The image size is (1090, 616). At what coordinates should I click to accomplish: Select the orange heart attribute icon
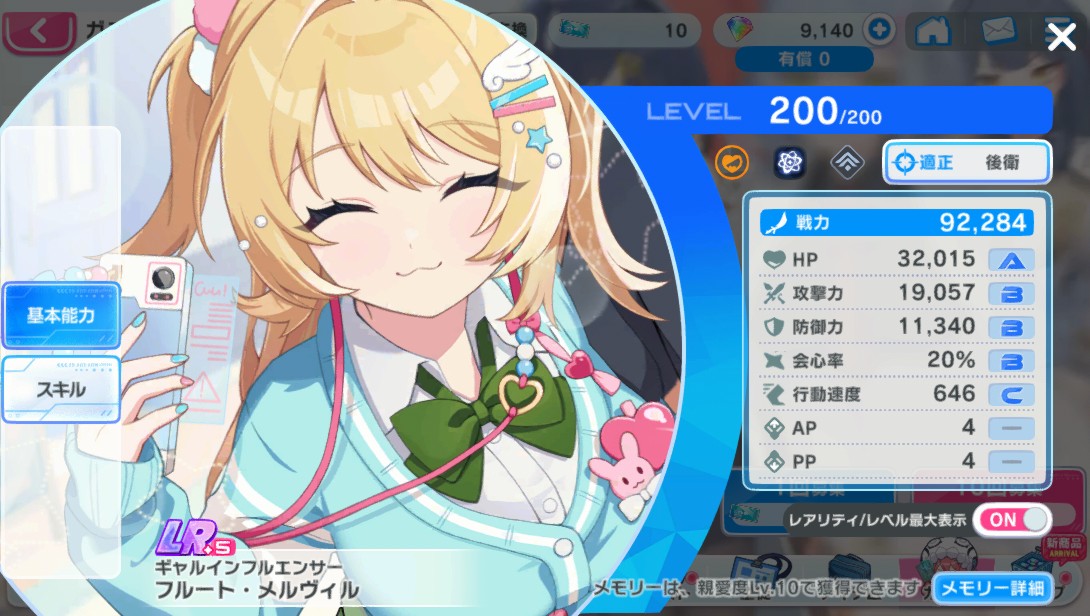tap(732, 162)
